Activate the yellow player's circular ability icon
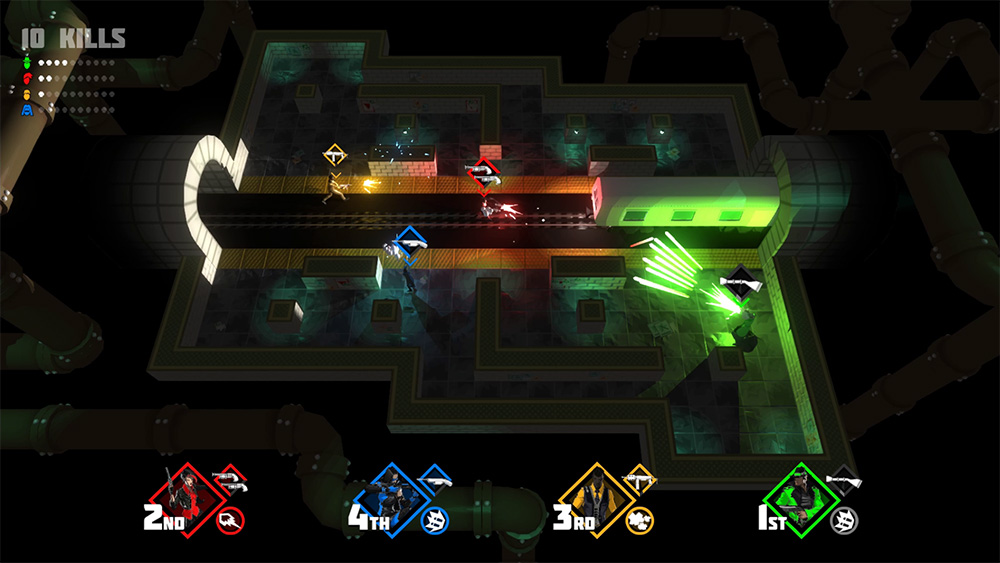Image resolution: width=1000 pixels, height=563 pixels. click(639, 519)
